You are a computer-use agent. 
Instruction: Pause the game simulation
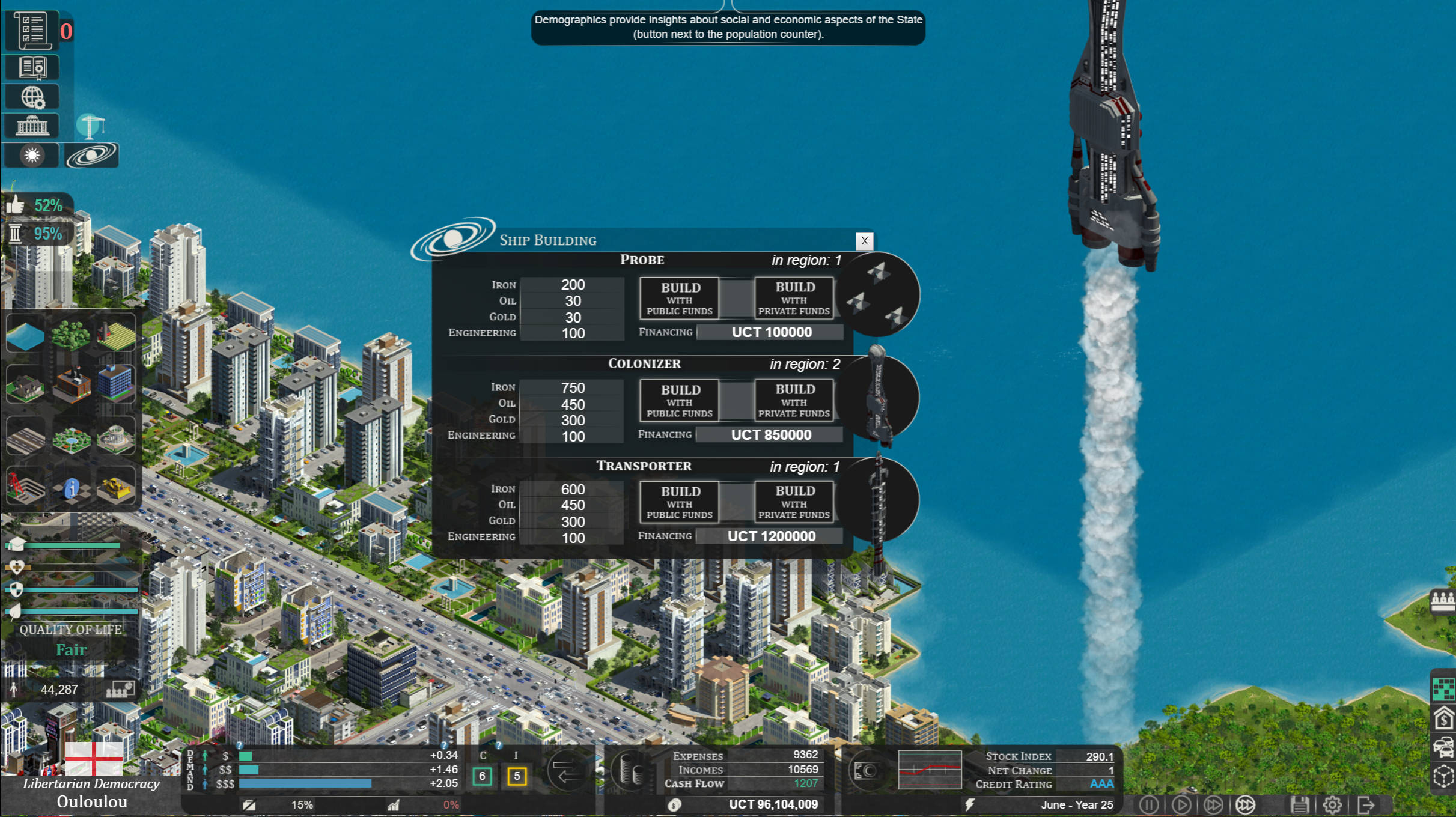tap(1149, 804)
